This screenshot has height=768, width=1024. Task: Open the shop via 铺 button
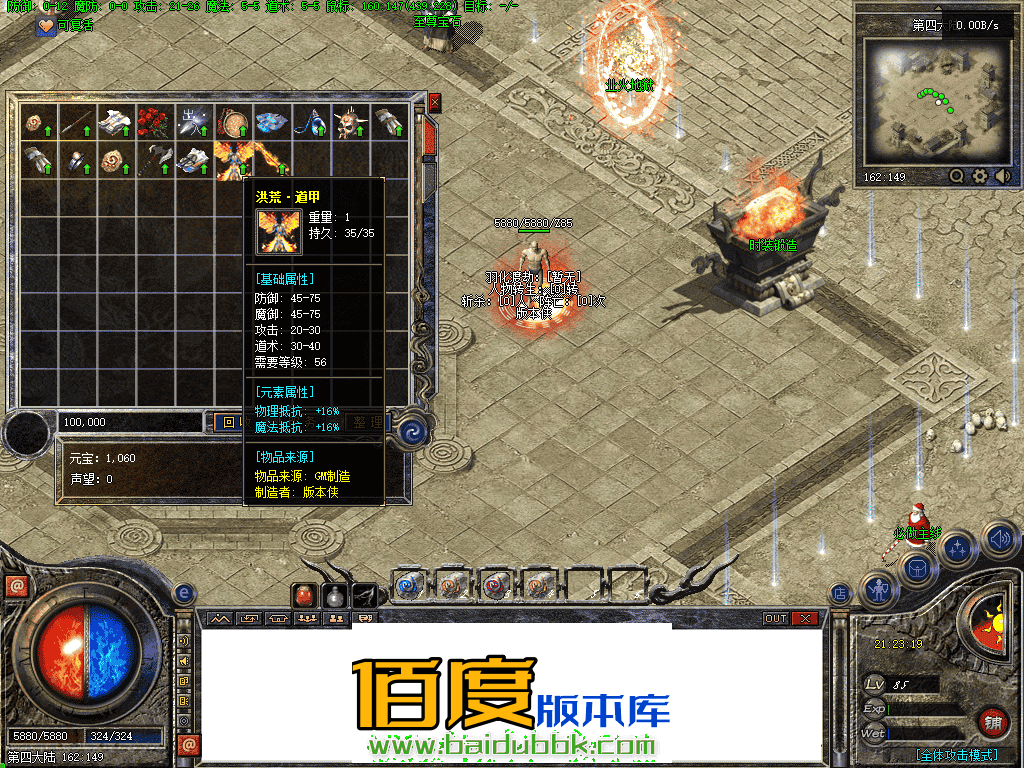pos(992,721)
